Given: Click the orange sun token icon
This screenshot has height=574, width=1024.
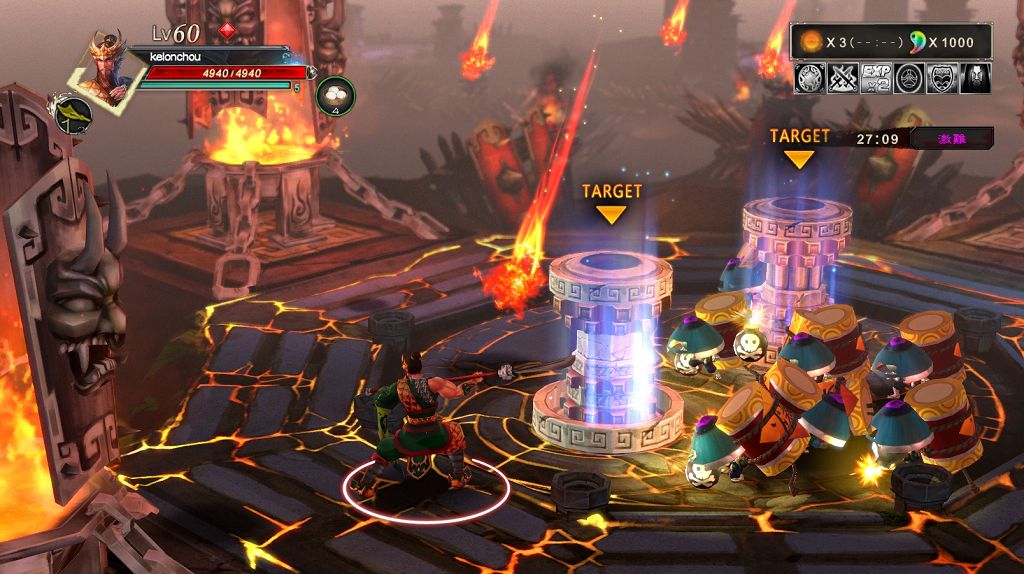Looking at the screenshot, I should (811, 43).
